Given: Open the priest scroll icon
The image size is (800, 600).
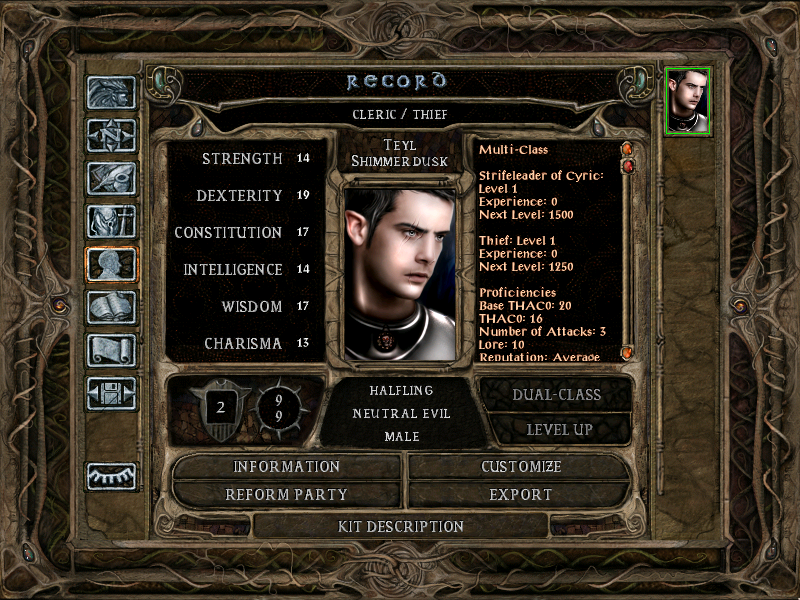Looking at the screenshot, I should [x=111, y=350].
